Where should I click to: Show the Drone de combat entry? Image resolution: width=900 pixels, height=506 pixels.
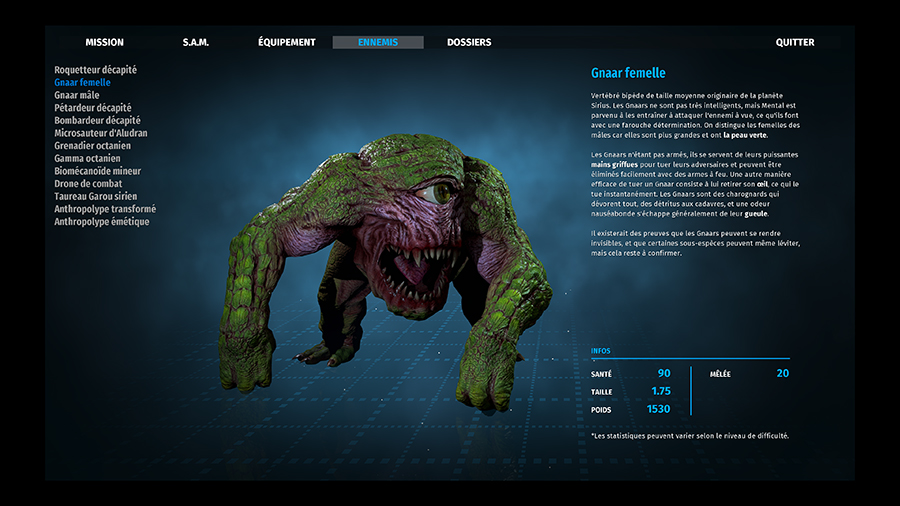coord(89,184)
